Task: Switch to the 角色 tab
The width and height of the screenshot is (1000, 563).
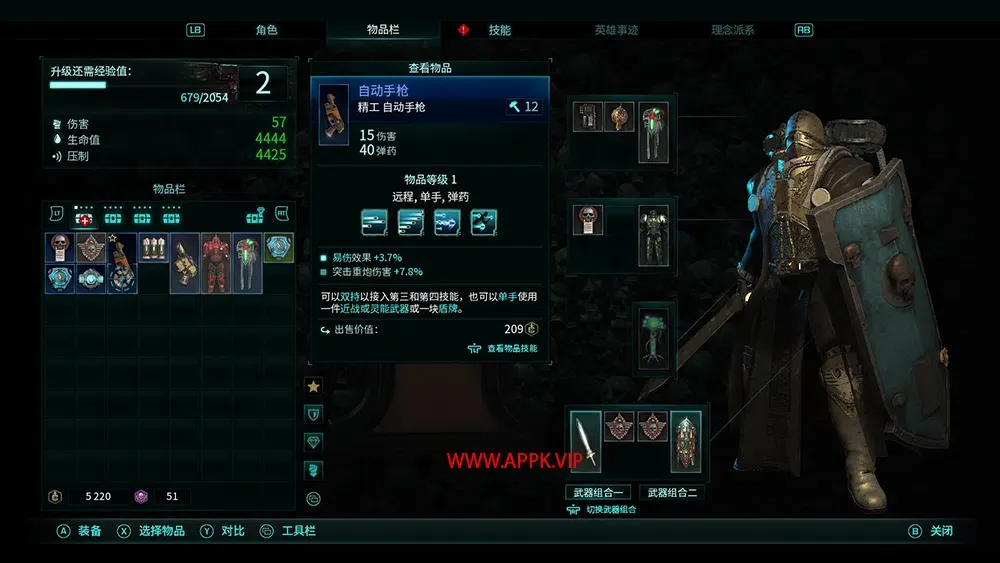Action: coord(266,30)
